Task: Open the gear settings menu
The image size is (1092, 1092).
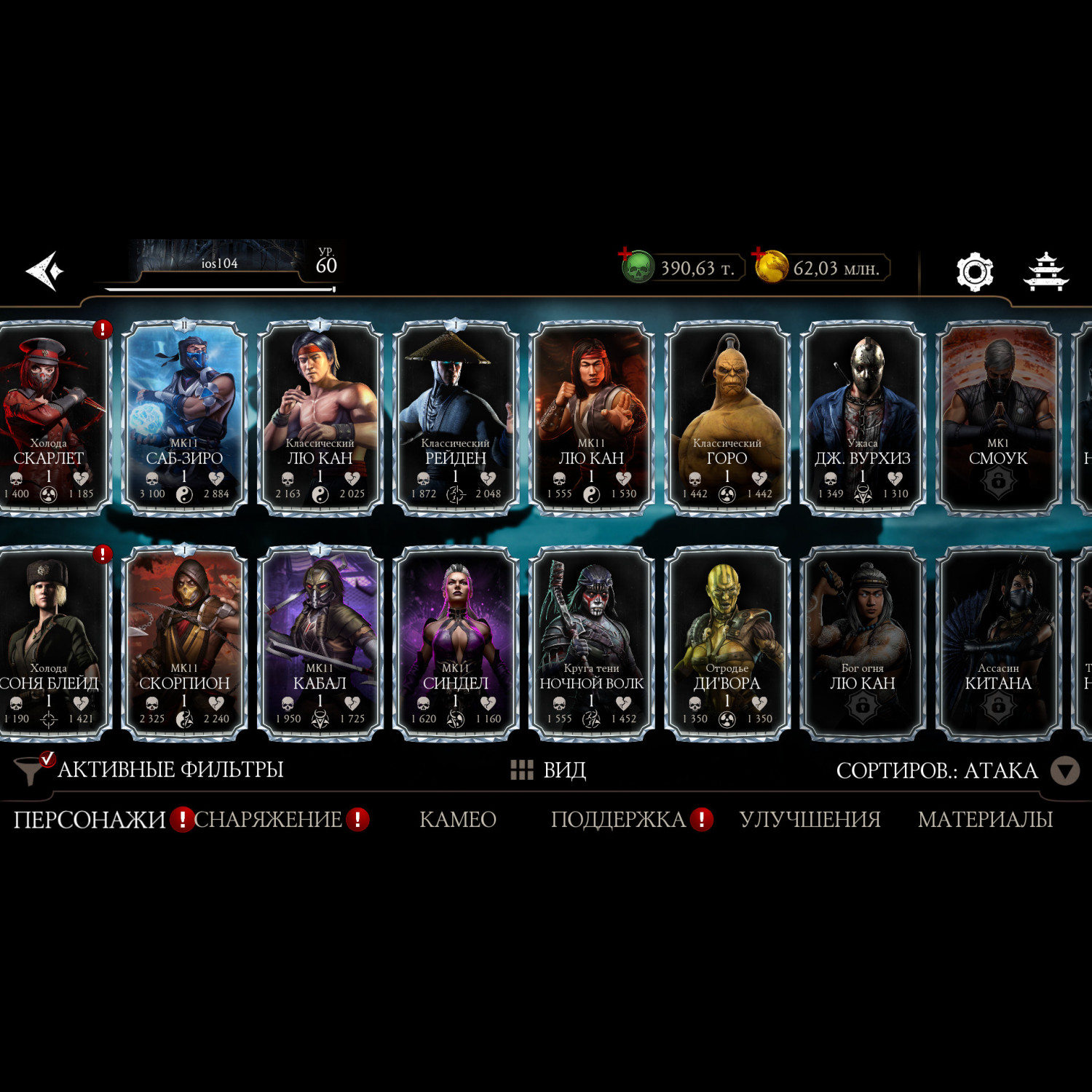Action: 974,272
